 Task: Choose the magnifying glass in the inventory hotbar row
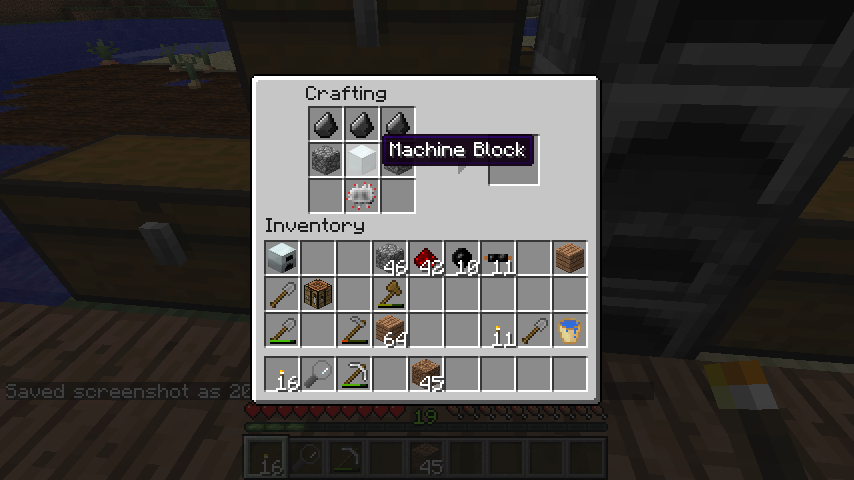coord(318,374)
